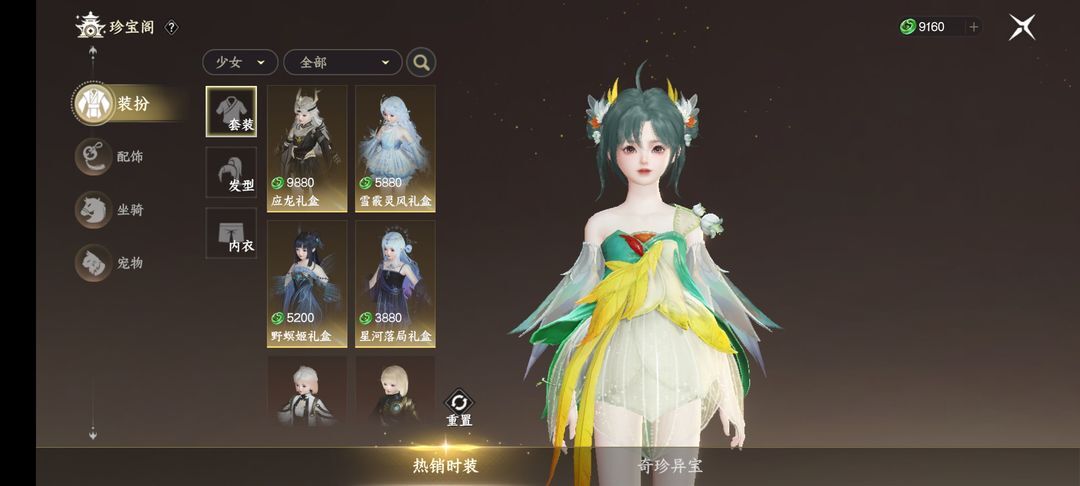Select the 野蛾姬礼盒 outfit for 5200
The image size is (1080, 486).
click(x=307, y=283)
